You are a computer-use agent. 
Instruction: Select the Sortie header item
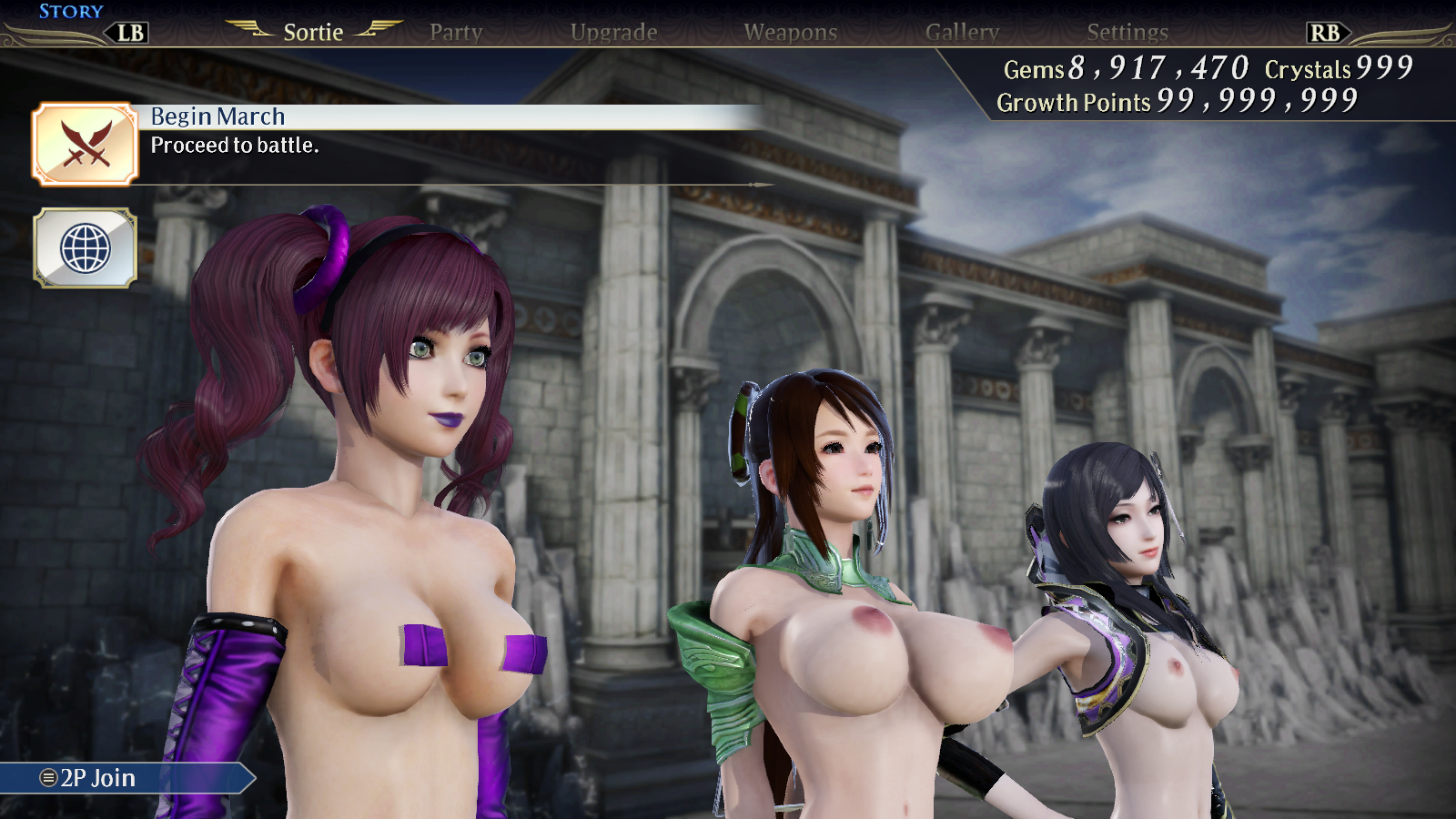(313, 32)
